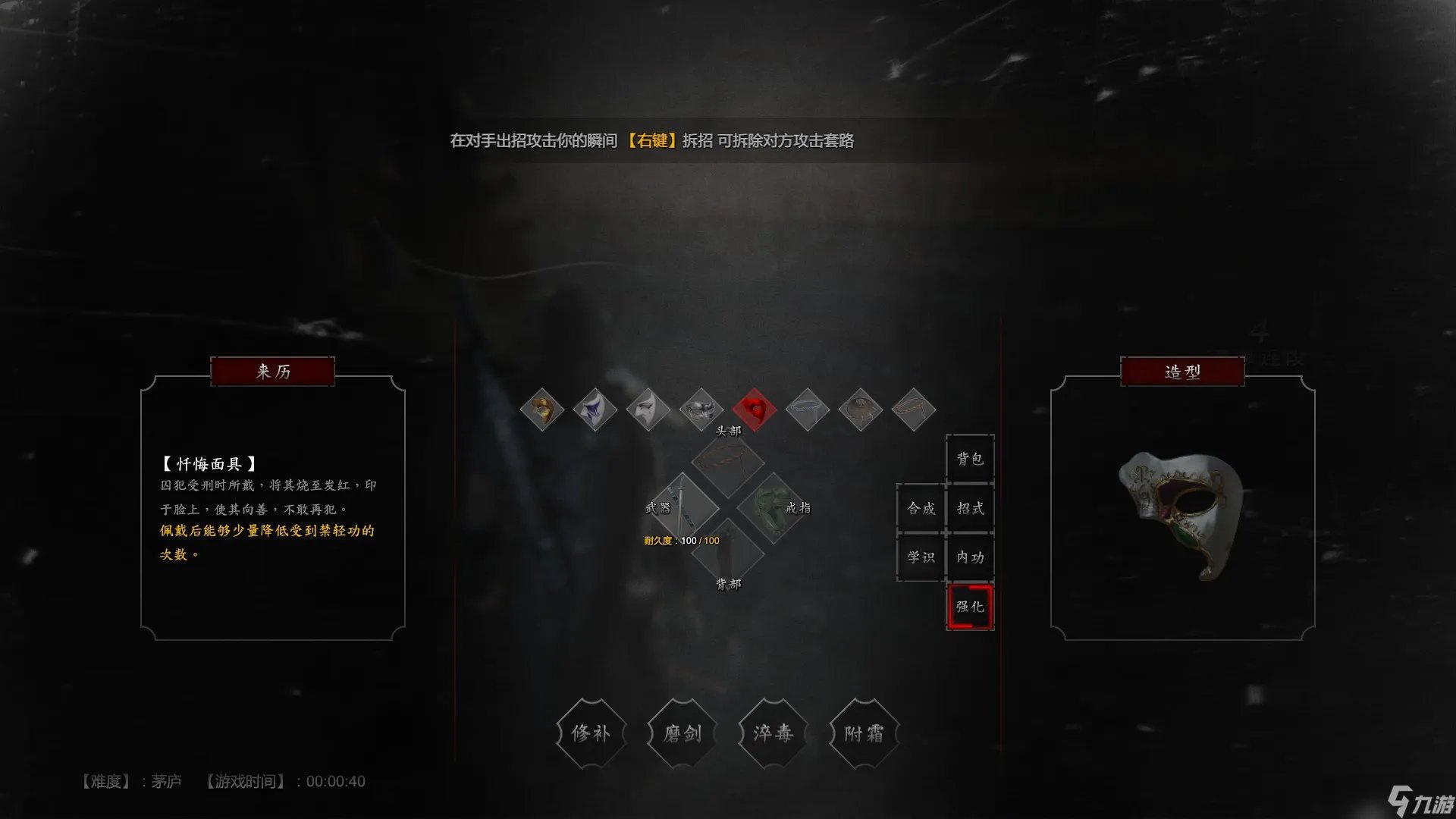The width and height of the screenshot is (1456, 819).
Task: Select the white half-face mask icon
Action: click(648, 409)
